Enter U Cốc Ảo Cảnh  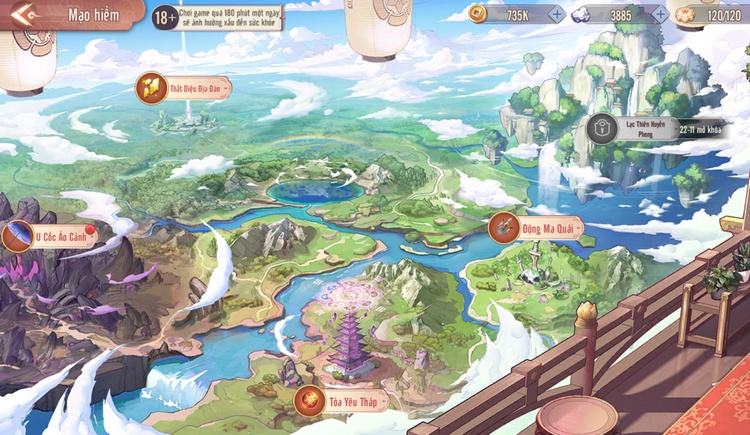click(x=50, y=238)
